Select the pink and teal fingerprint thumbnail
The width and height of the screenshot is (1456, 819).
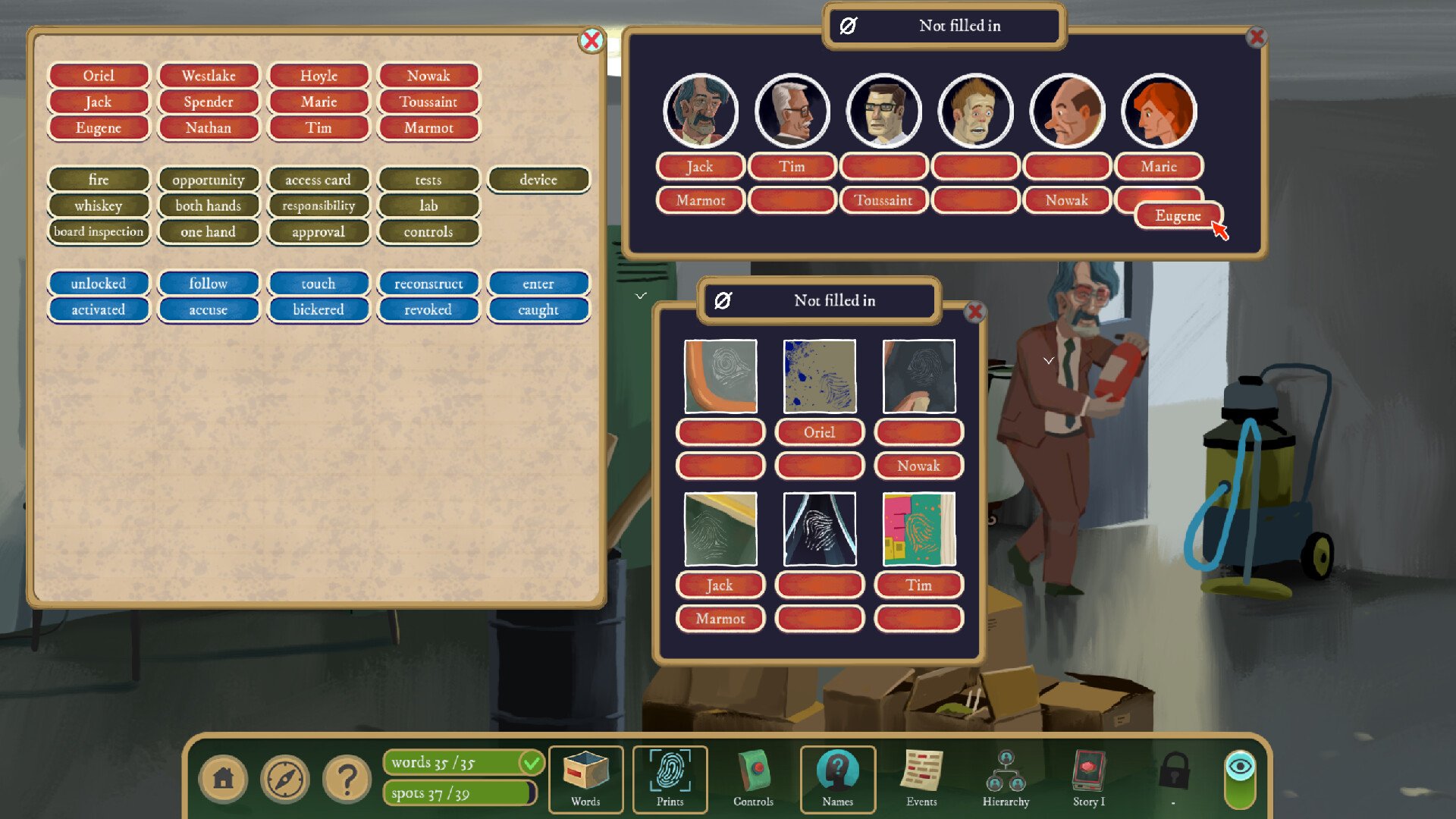tap(919, 529)
